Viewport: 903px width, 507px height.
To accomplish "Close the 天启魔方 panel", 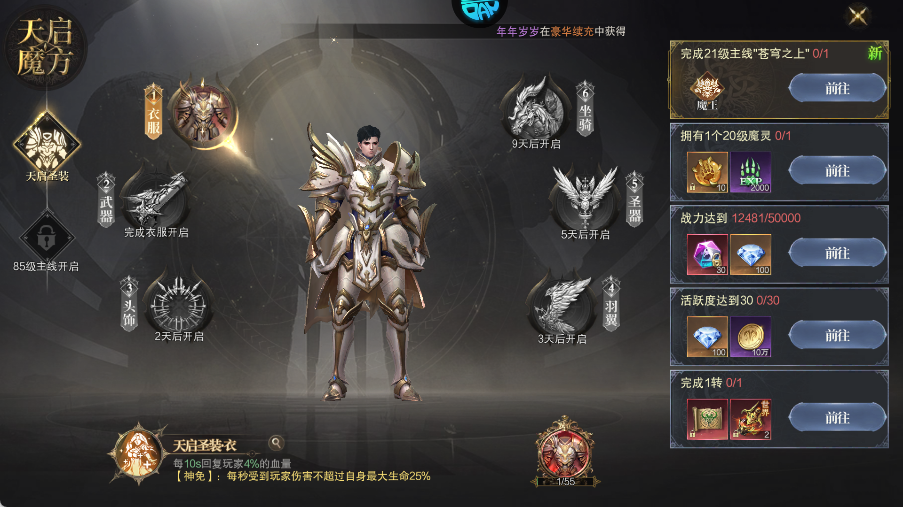I will pos(857,15).
